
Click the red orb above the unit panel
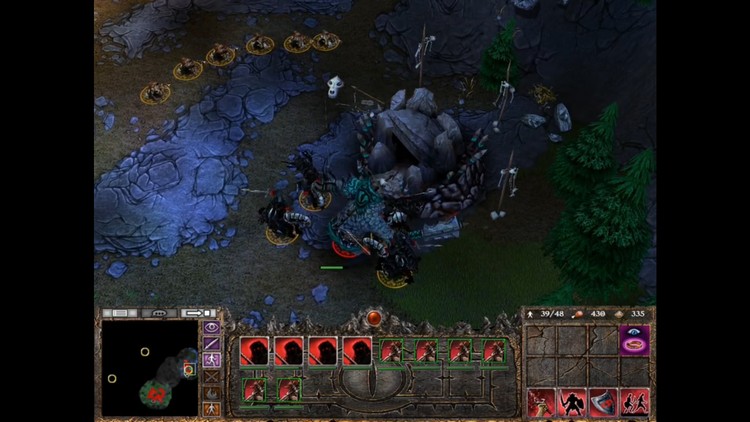375,318
